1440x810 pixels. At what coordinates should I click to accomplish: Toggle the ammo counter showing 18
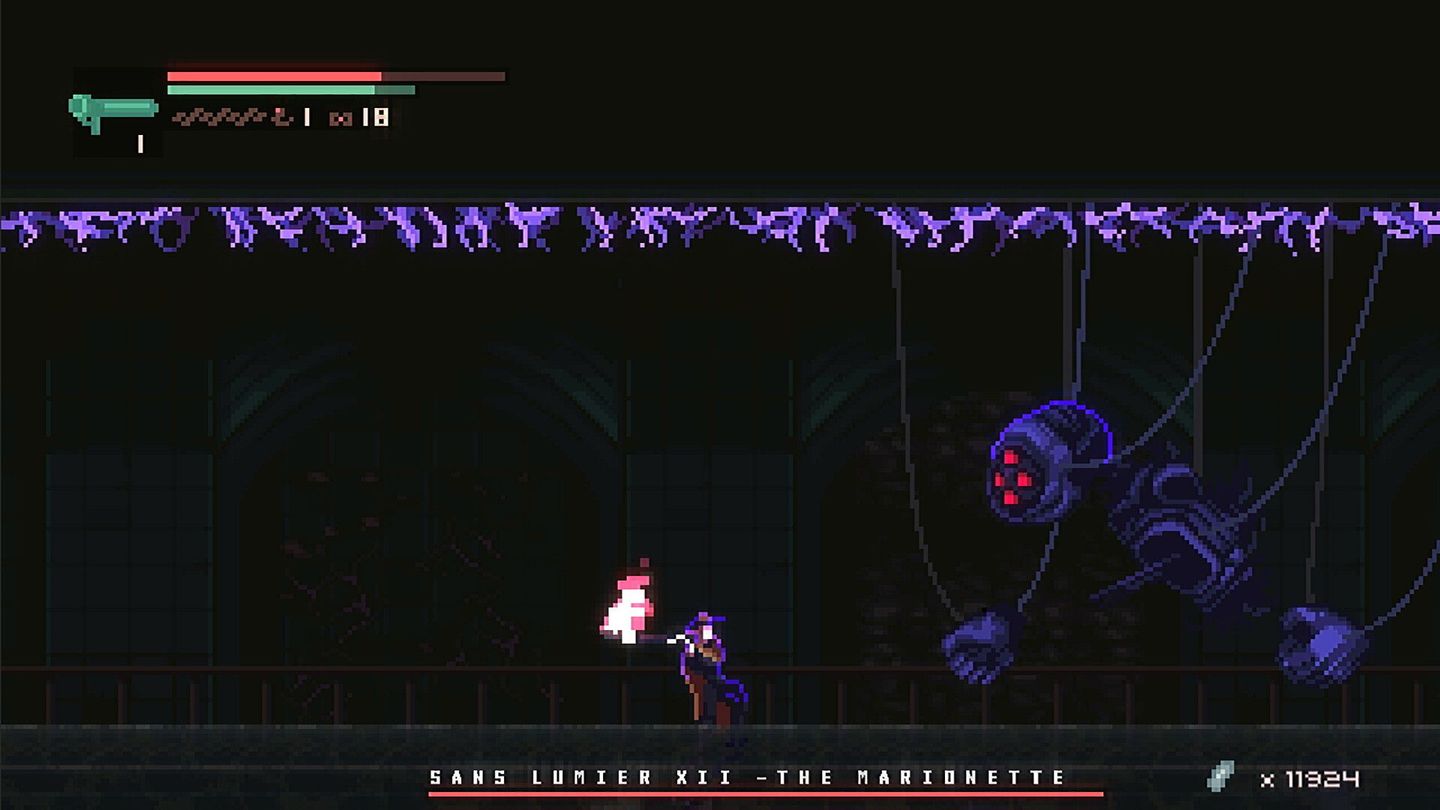(376, 116)
